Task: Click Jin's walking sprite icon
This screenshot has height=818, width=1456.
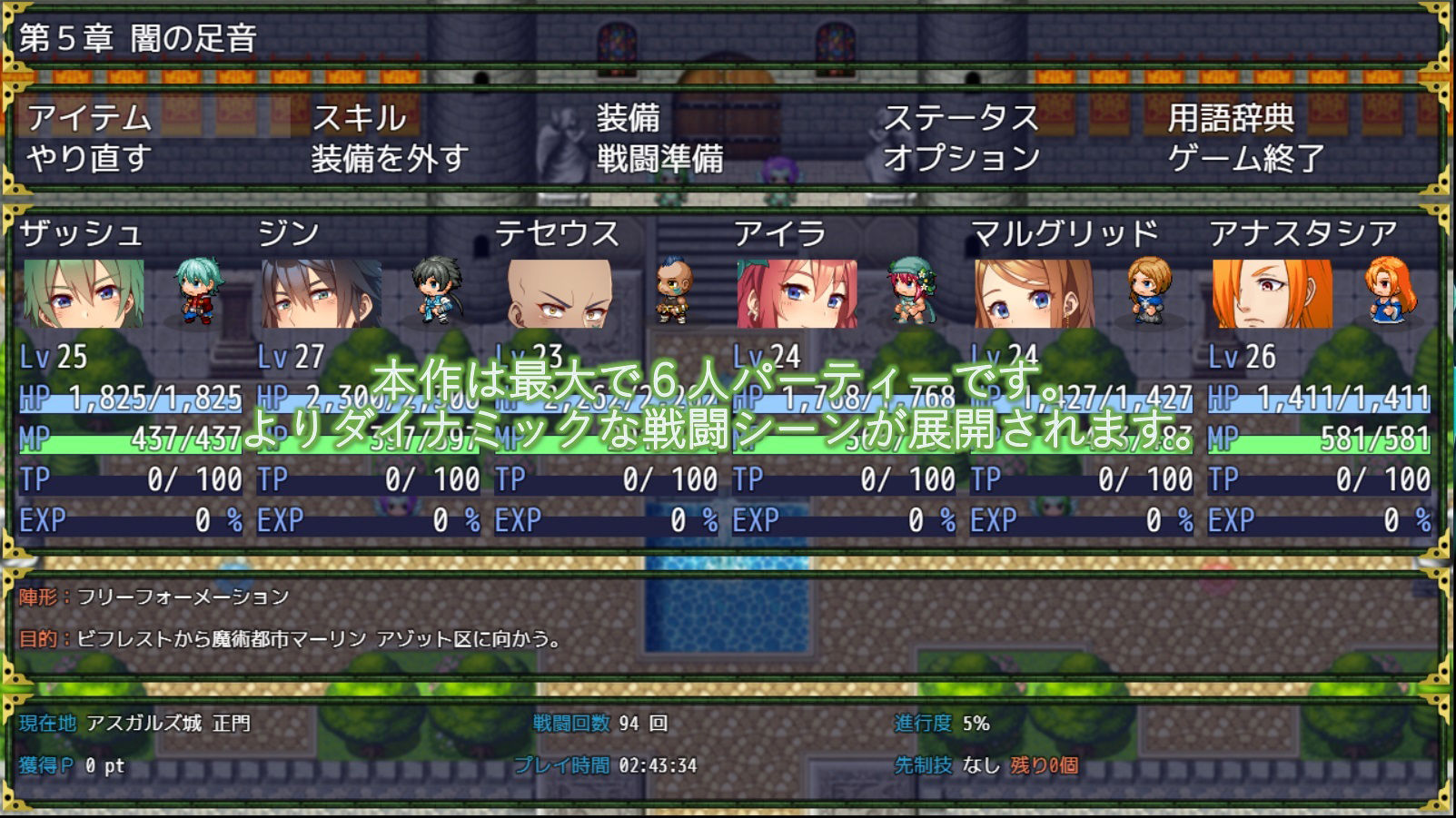Action: [433, 291]
